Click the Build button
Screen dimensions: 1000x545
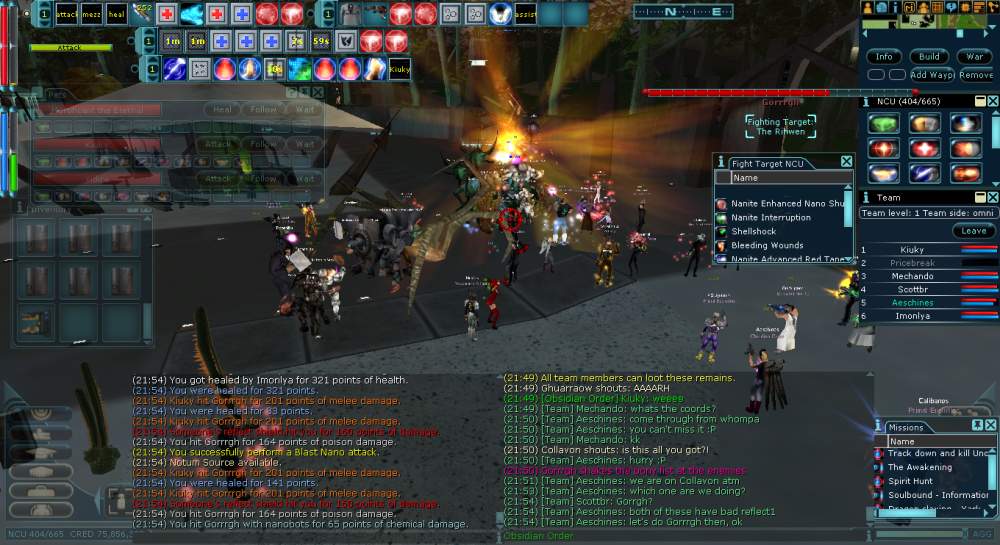pos(929,57)
